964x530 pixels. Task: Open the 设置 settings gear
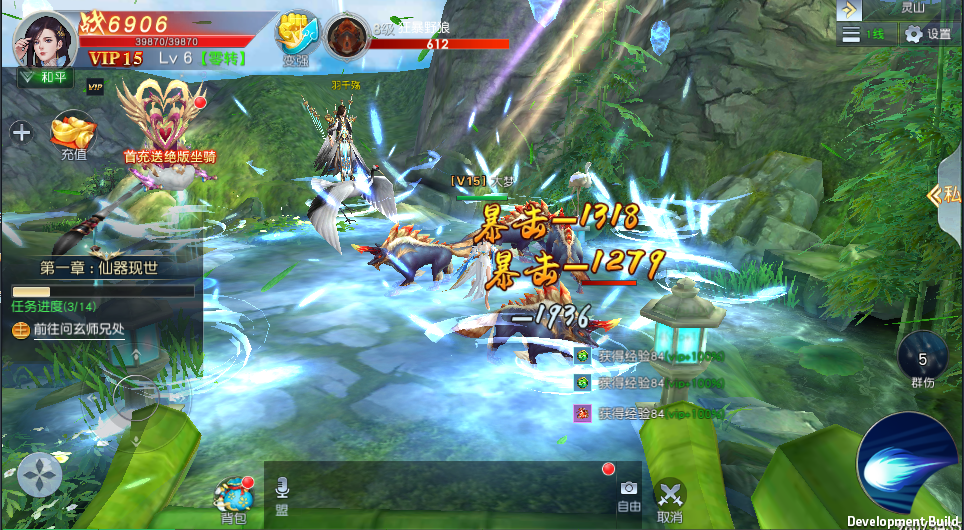[927, 34]
